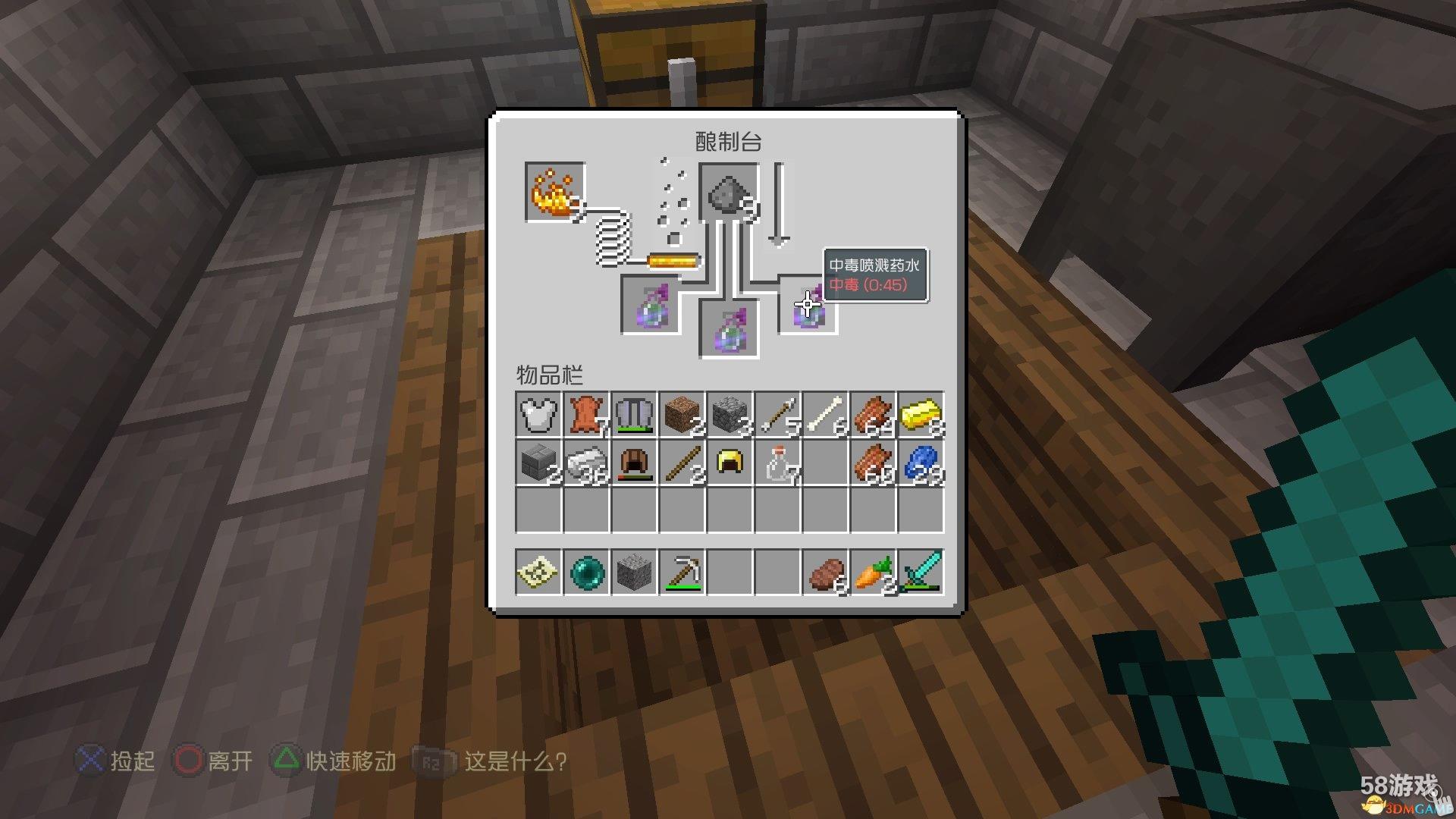Select the bone stack
This screenshot has height=819, width=1456.
pyautogui.click(x=825, y=415)
